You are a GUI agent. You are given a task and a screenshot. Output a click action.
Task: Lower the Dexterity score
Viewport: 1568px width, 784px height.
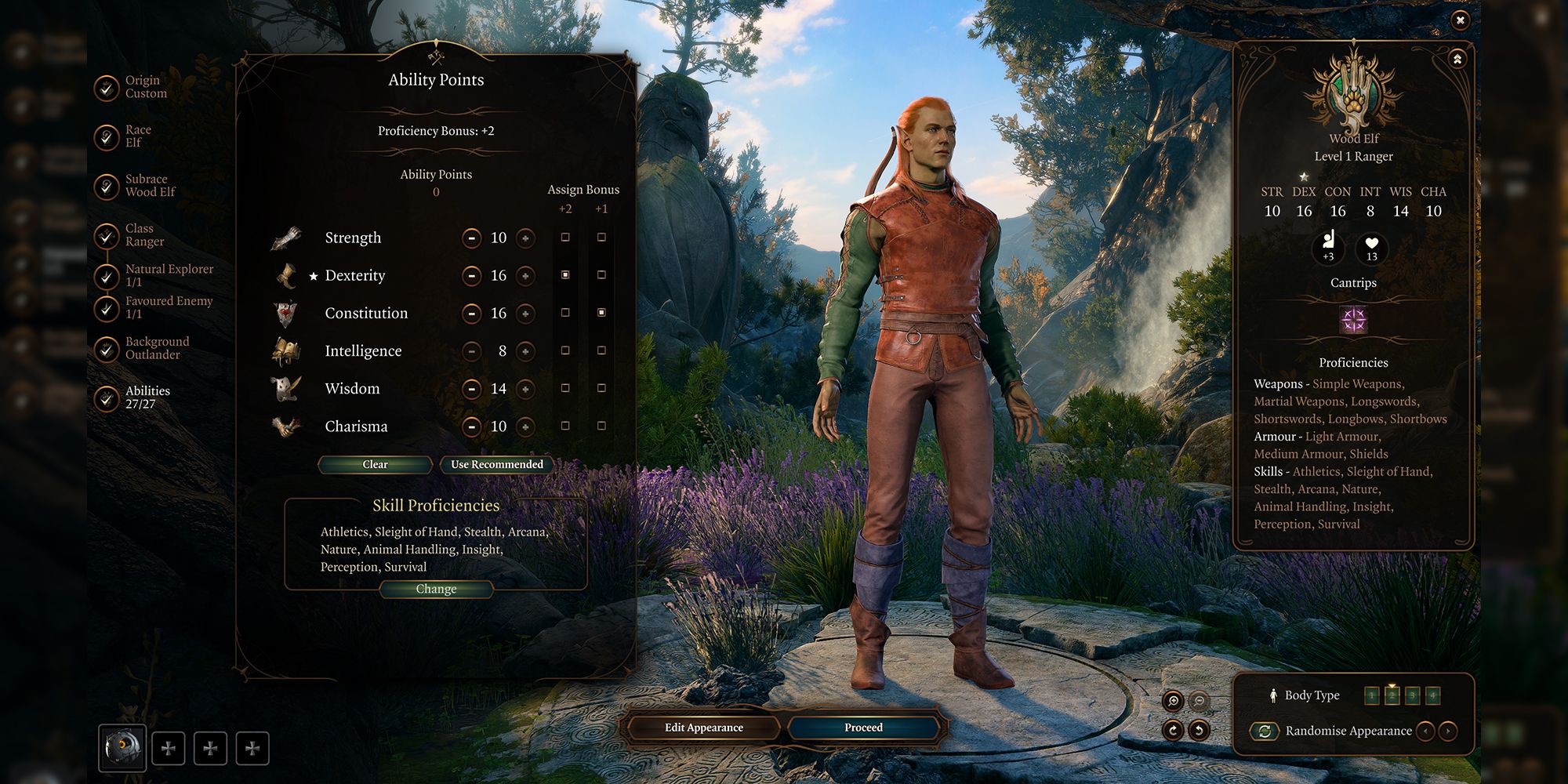click(471, 275)
